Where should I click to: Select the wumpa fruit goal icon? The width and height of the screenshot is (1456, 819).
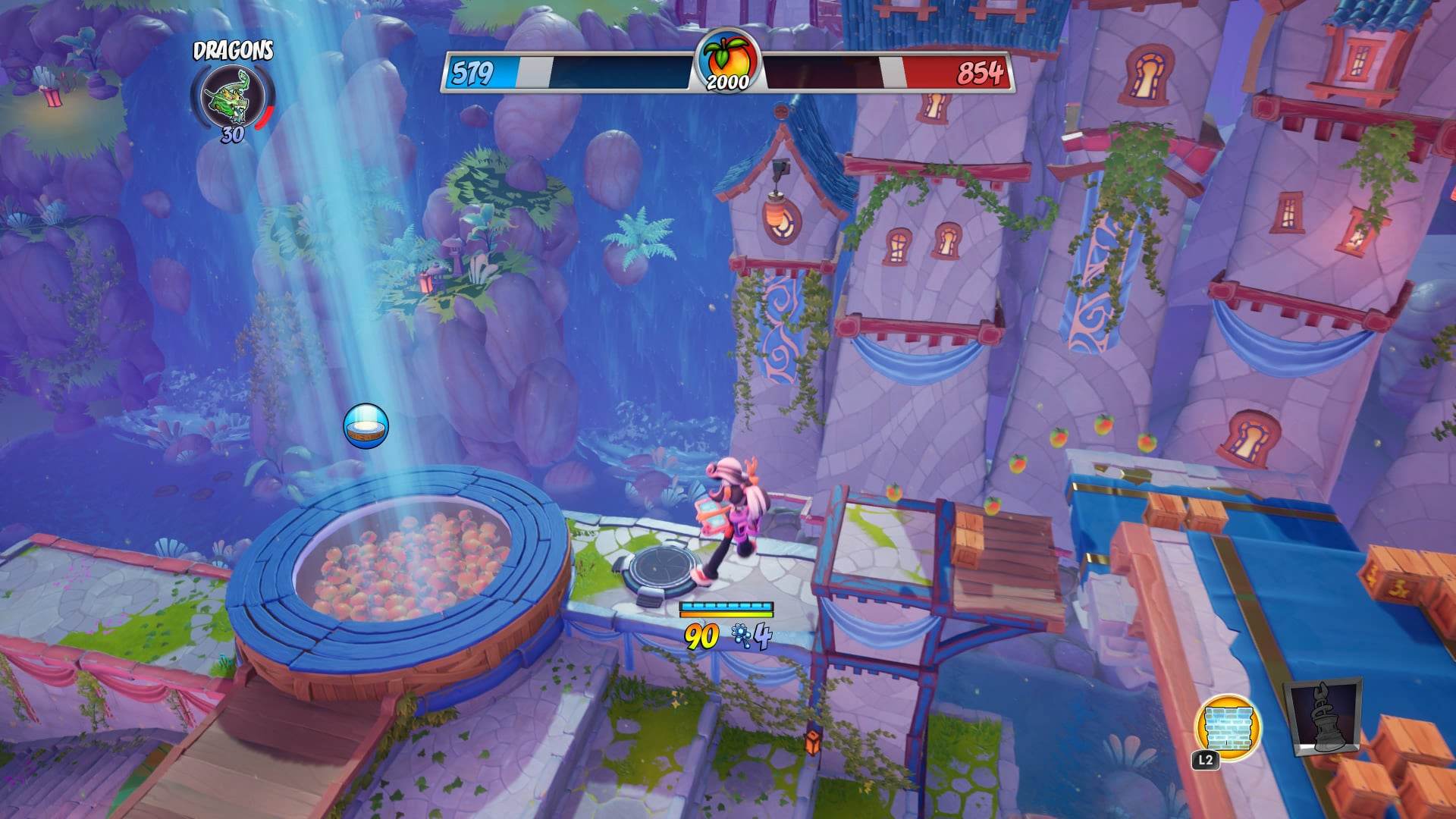click(727, 61)
